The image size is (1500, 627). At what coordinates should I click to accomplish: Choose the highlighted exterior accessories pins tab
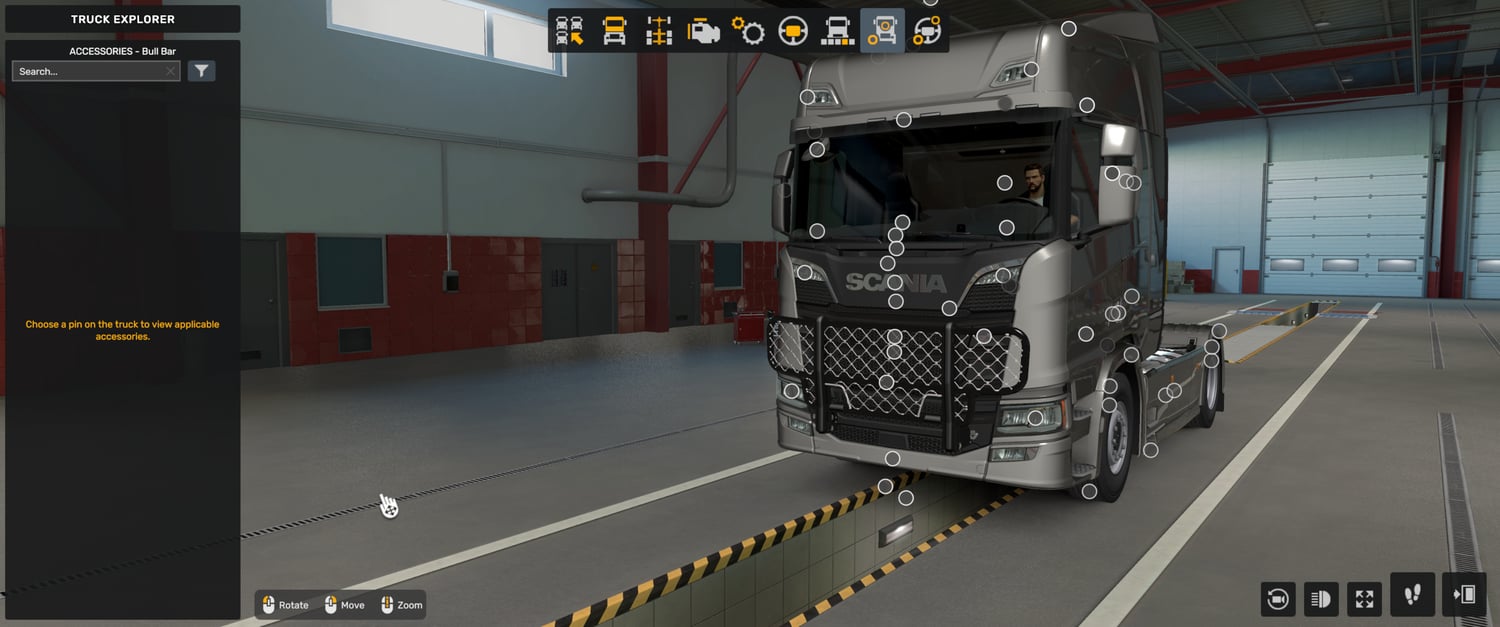882,31
